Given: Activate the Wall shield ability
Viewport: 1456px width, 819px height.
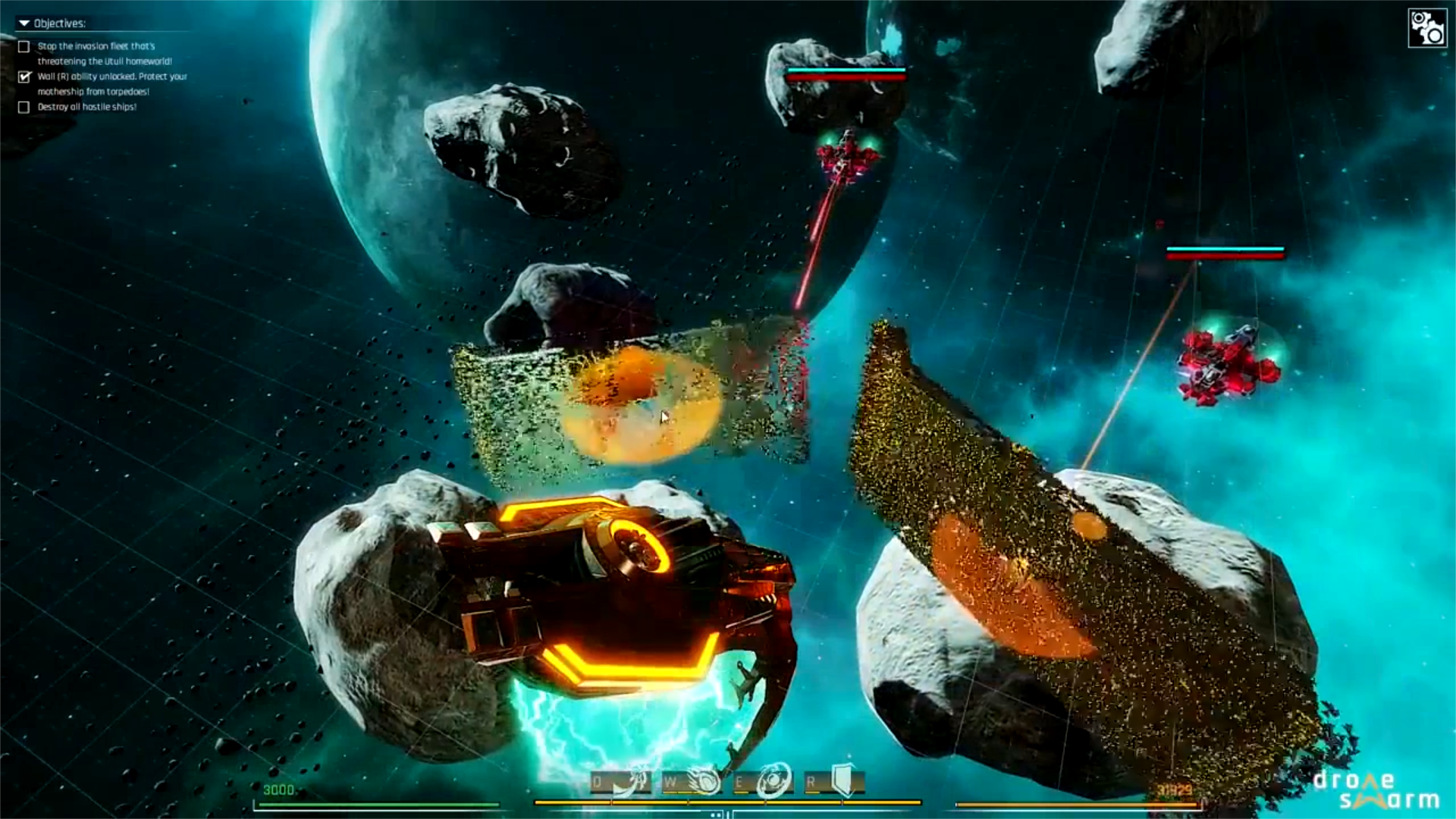Looking at the screenshot, I should coord(843,780).
